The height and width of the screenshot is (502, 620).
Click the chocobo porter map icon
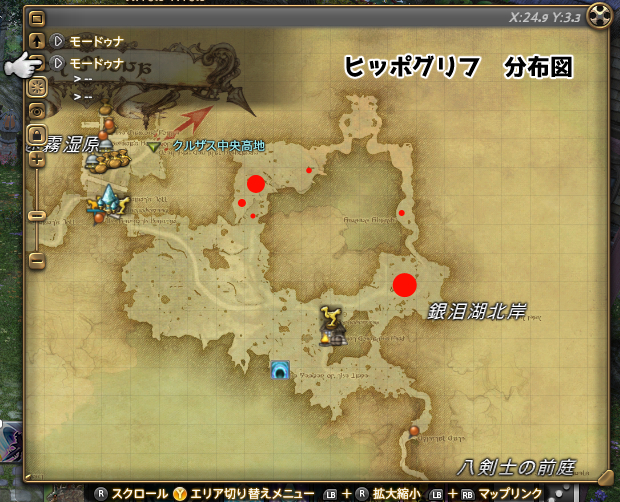point(329,320)
